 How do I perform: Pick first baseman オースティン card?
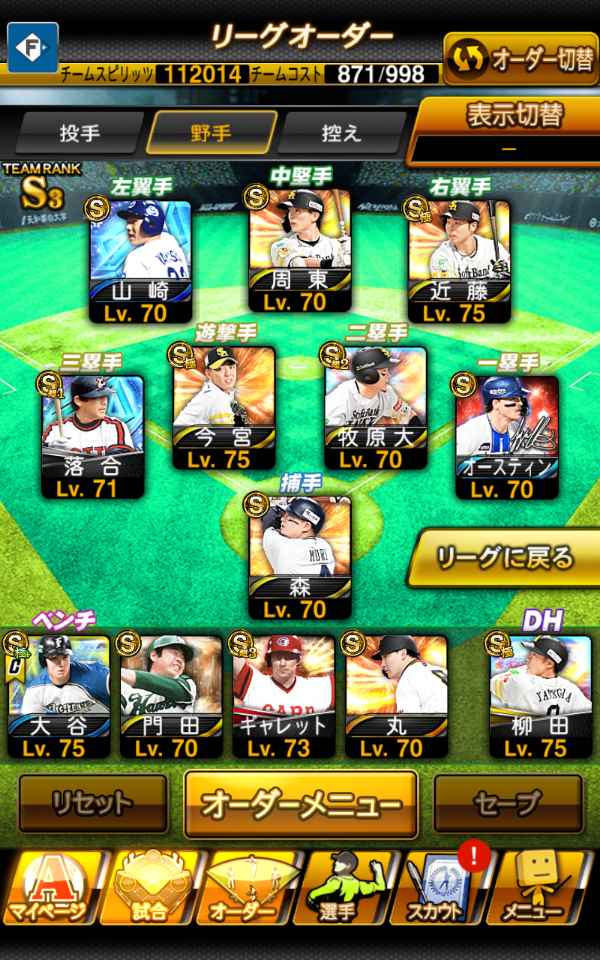(x=507, y=436)
